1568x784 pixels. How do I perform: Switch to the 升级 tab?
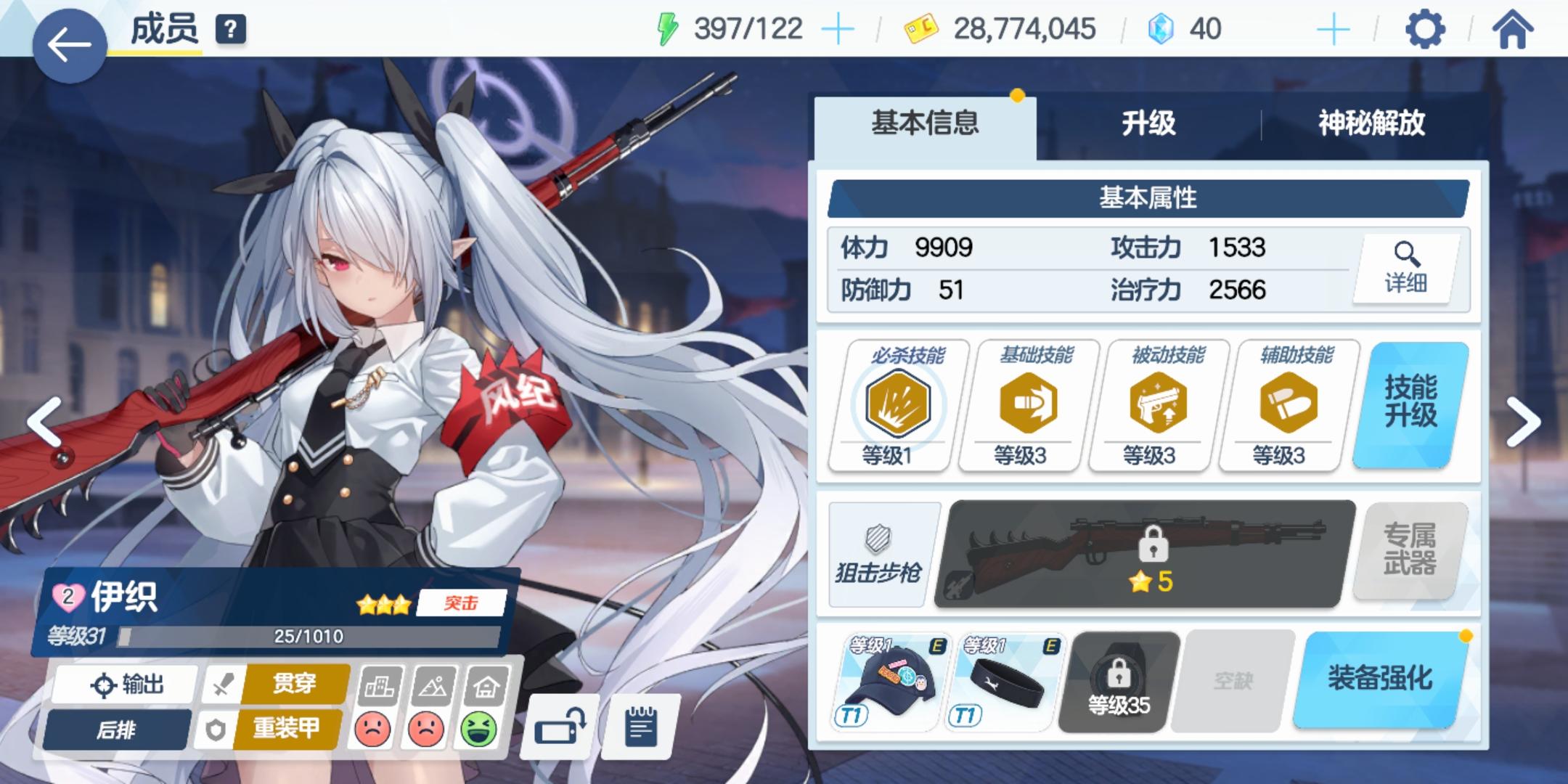click(1148, 123)
